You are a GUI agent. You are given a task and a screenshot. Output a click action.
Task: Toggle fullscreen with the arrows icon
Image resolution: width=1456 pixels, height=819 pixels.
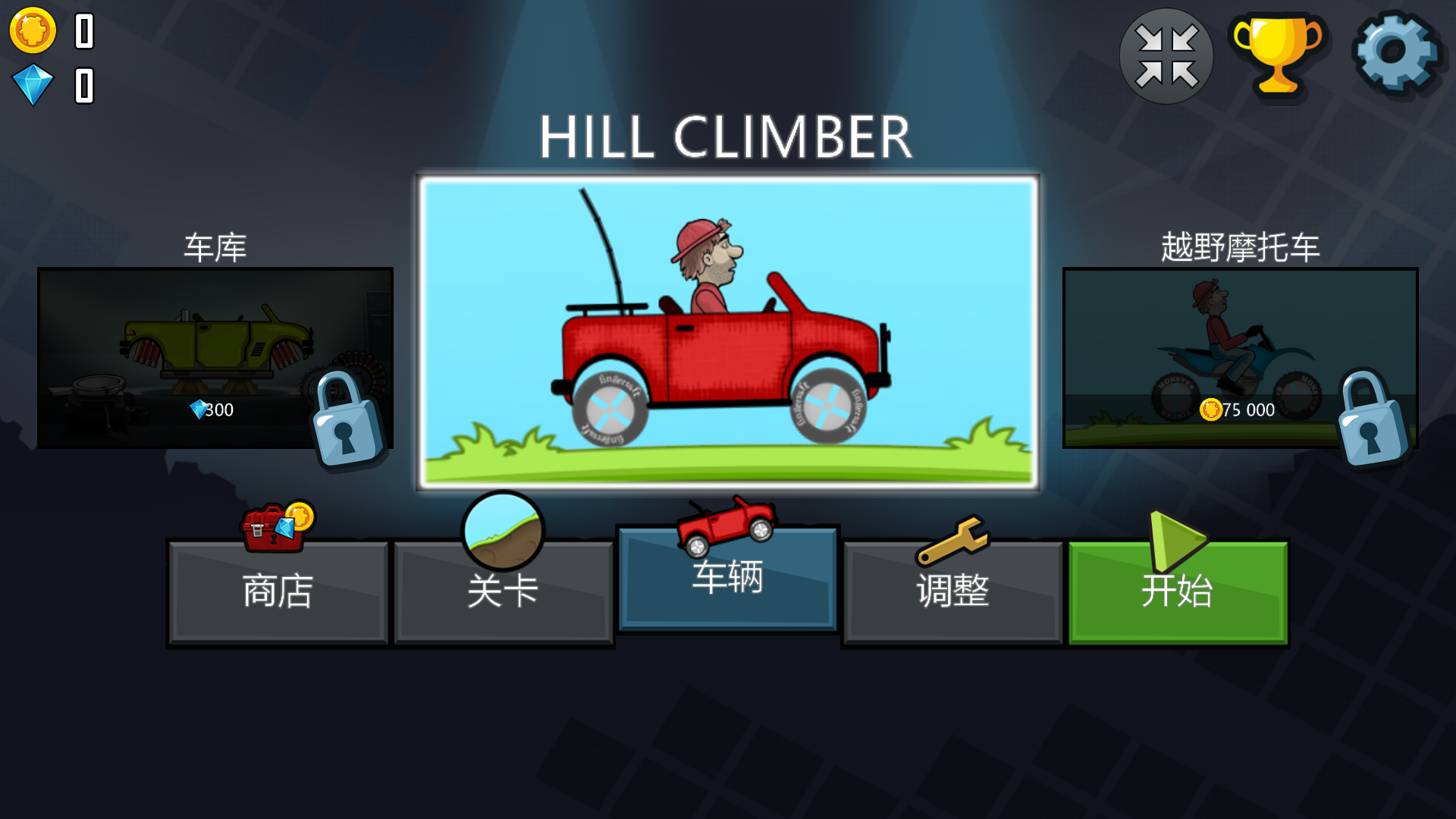pyautogui.click(x=1166, y=56)
